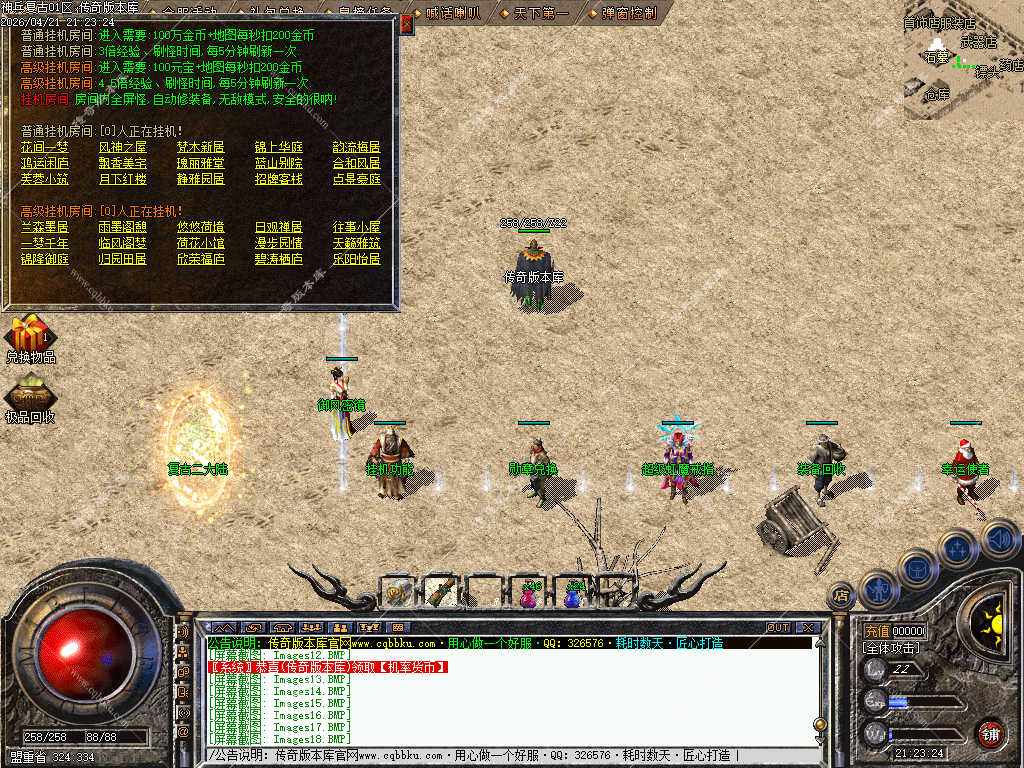
Task: Choose the 锦上华庭 room link
Action: click(279, 147)
